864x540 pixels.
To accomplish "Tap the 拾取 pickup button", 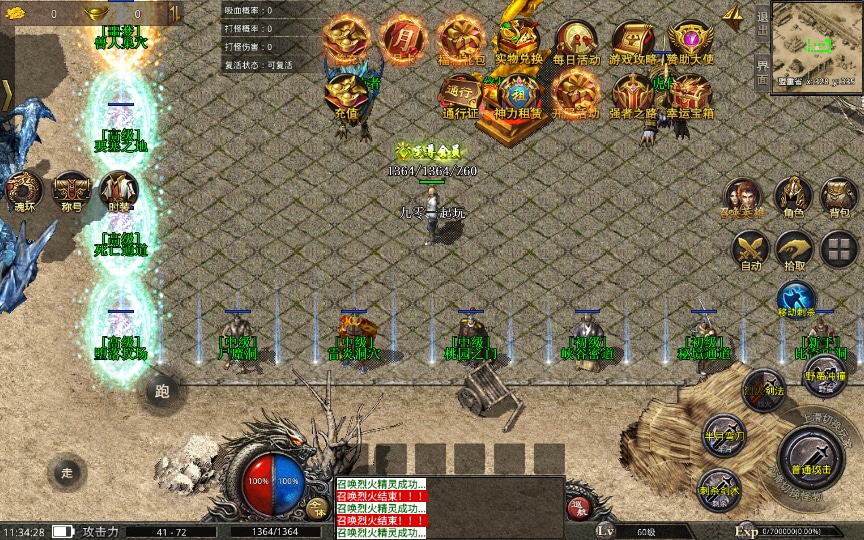I will [794, 248].
